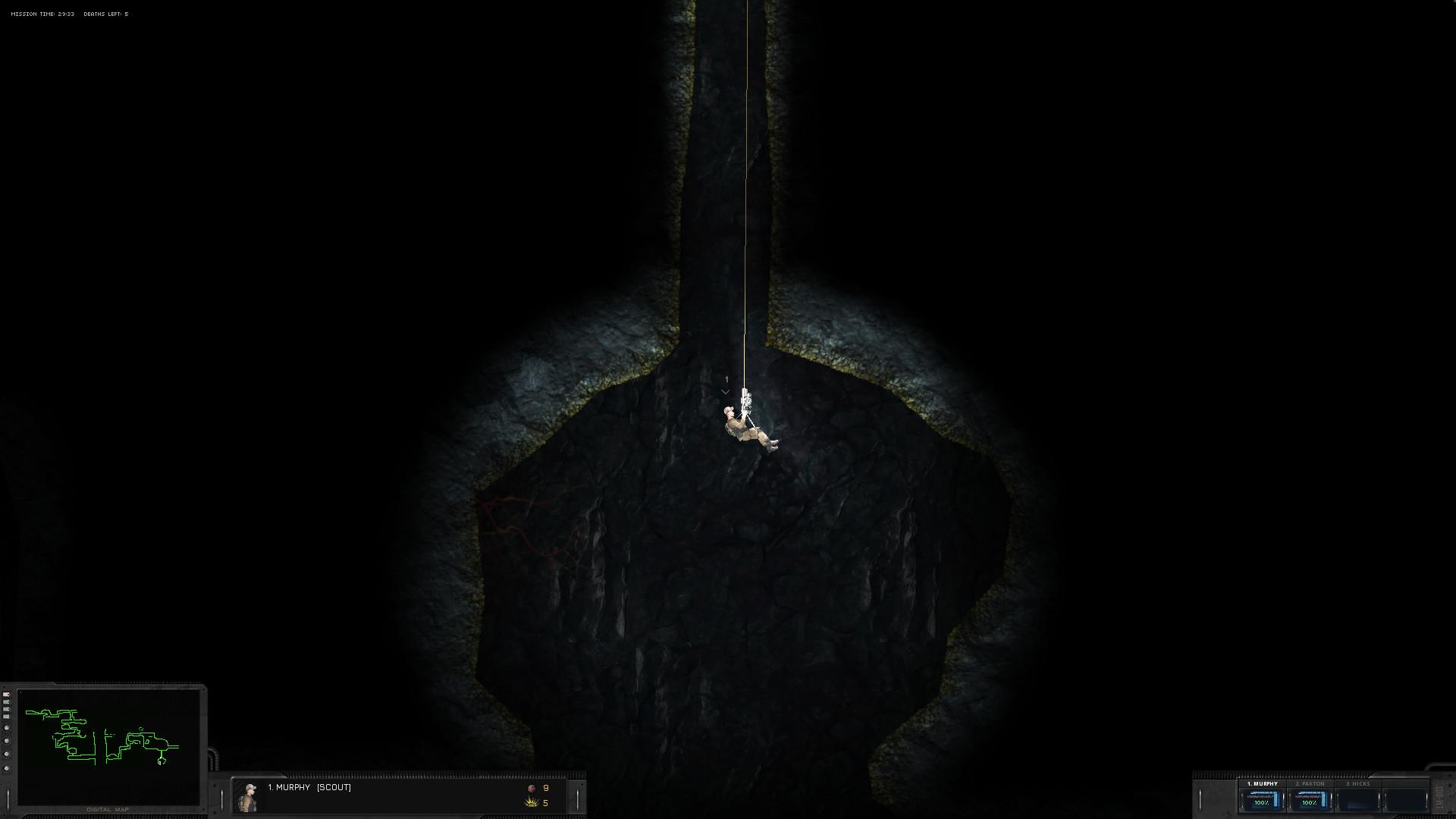Switch to the 2. PAXTON squad tab
The image size is (1456, 819).
pos(1310,783)
